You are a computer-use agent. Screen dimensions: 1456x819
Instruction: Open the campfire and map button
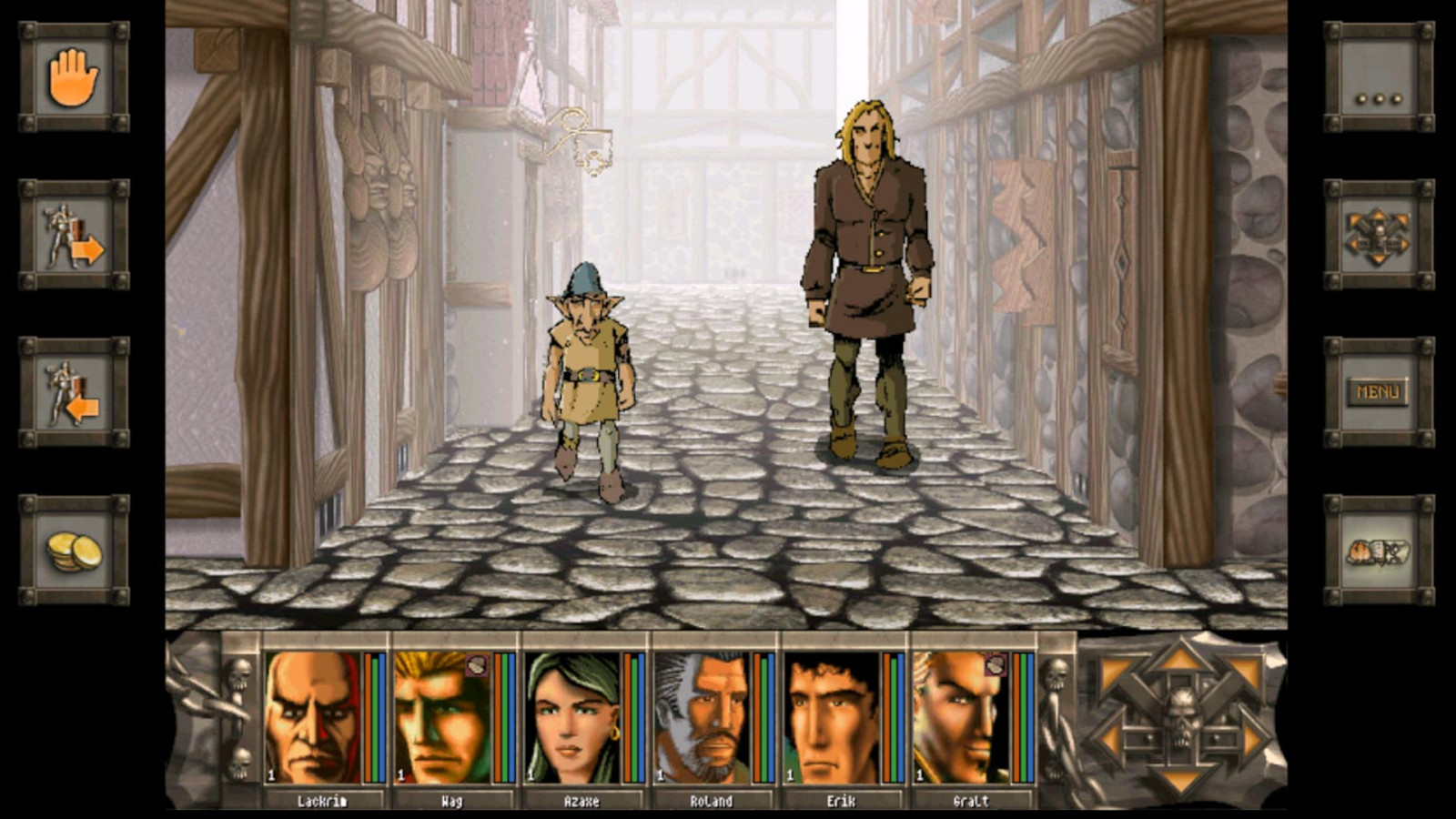pos(1379,550)
